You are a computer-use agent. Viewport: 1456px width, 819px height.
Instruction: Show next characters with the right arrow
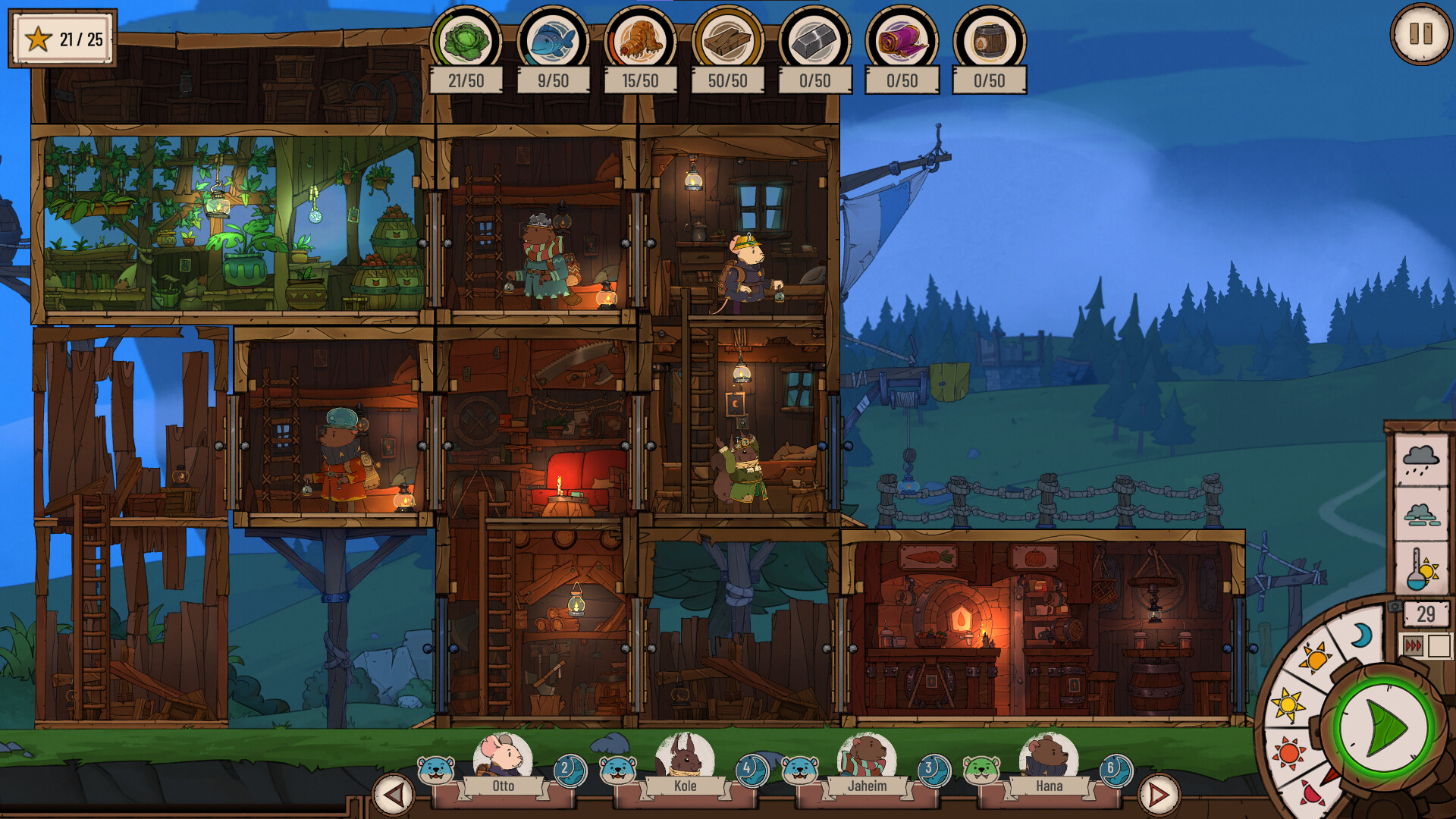[x=1159, y=795]
